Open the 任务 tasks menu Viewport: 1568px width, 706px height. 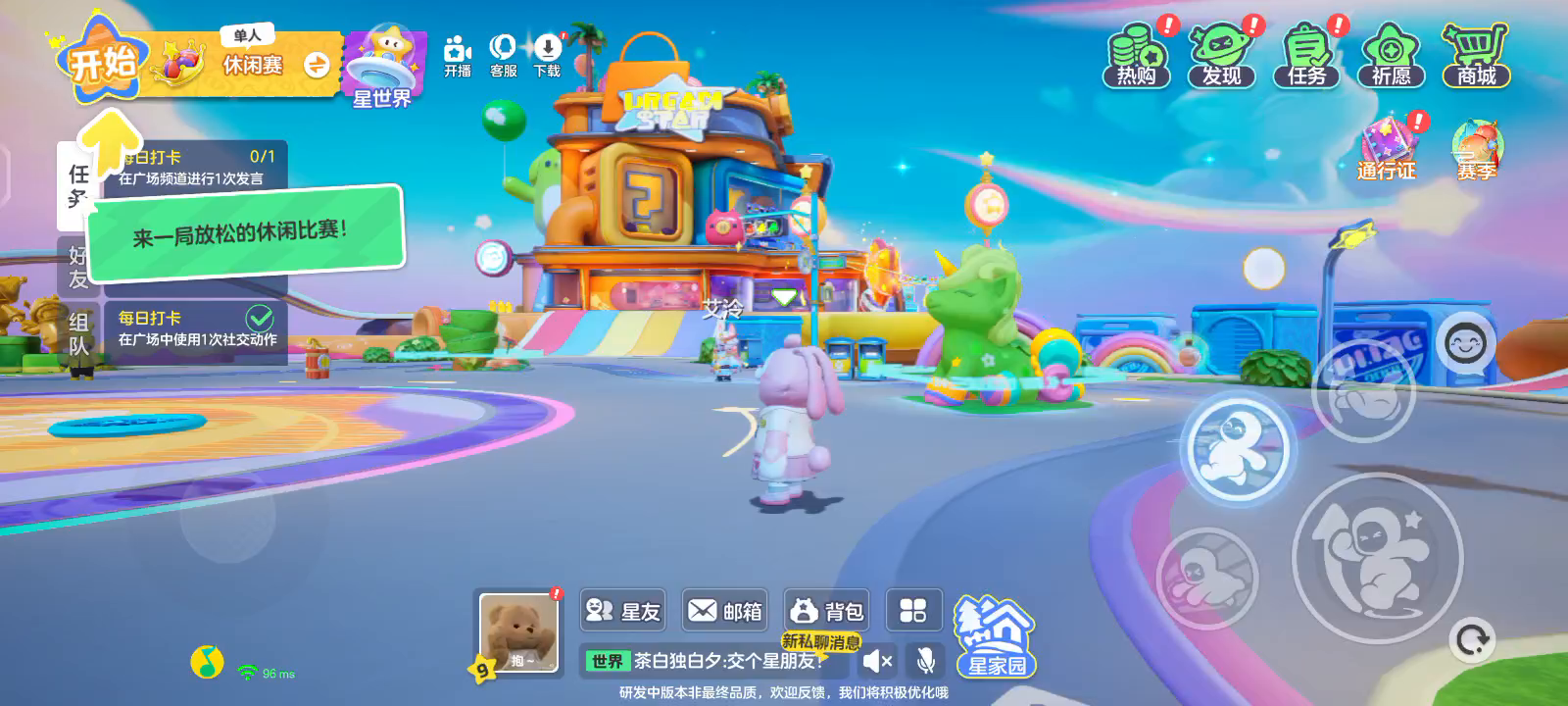pos(1306,57)
